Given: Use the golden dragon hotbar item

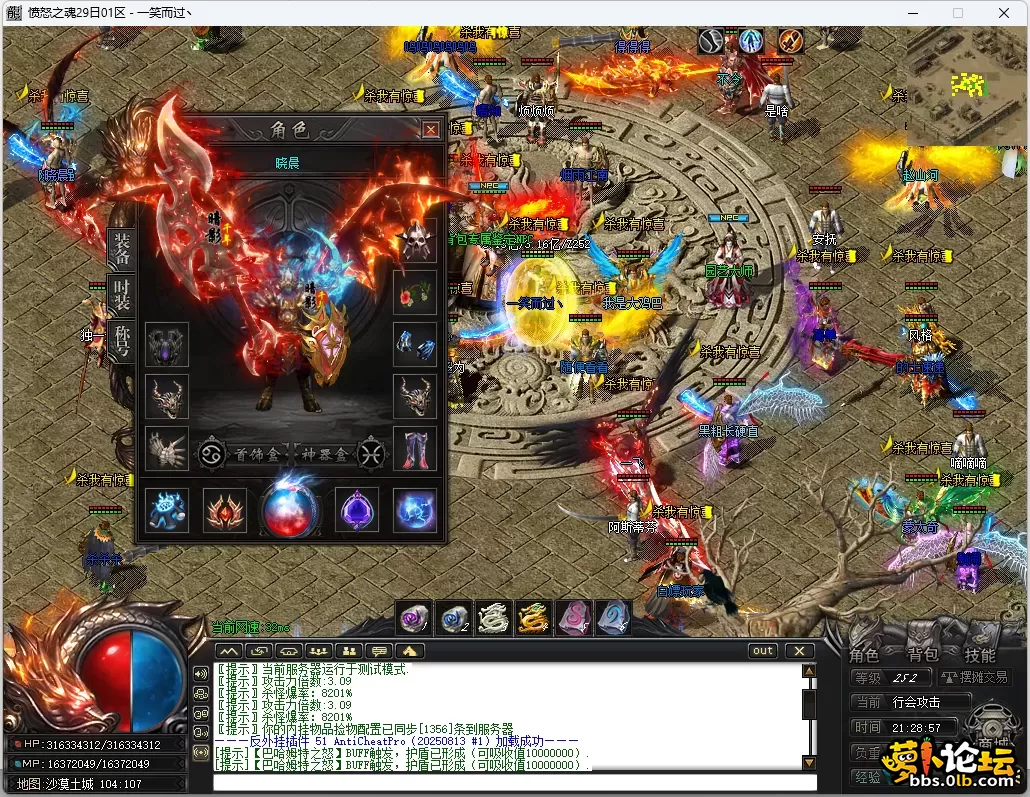Looking at the screenshot, I should 531,619.
